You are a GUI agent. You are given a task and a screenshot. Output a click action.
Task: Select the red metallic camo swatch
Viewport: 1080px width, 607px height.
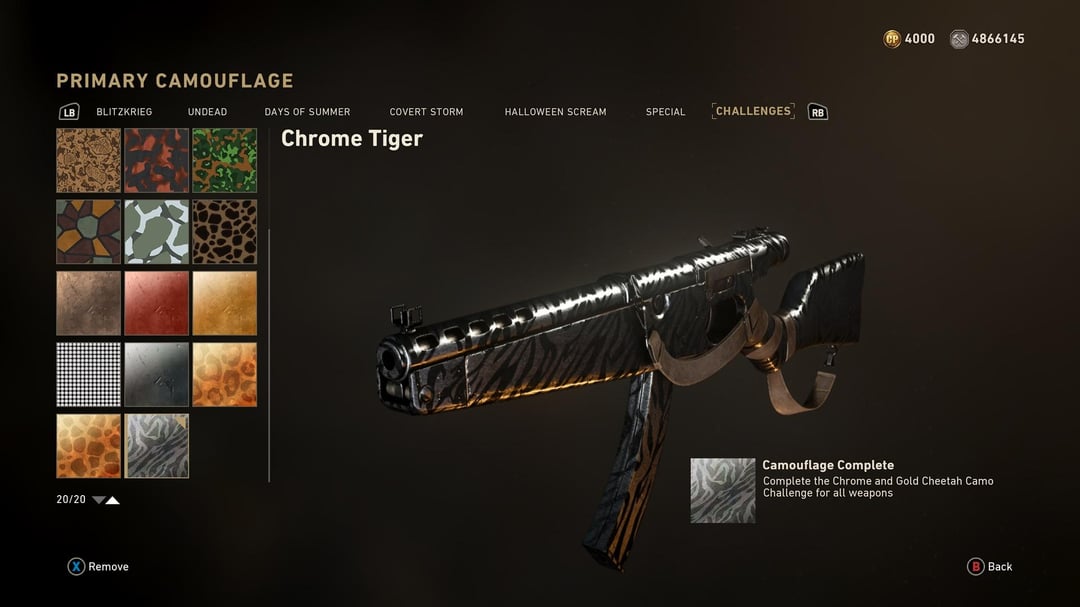click(156, 303)
